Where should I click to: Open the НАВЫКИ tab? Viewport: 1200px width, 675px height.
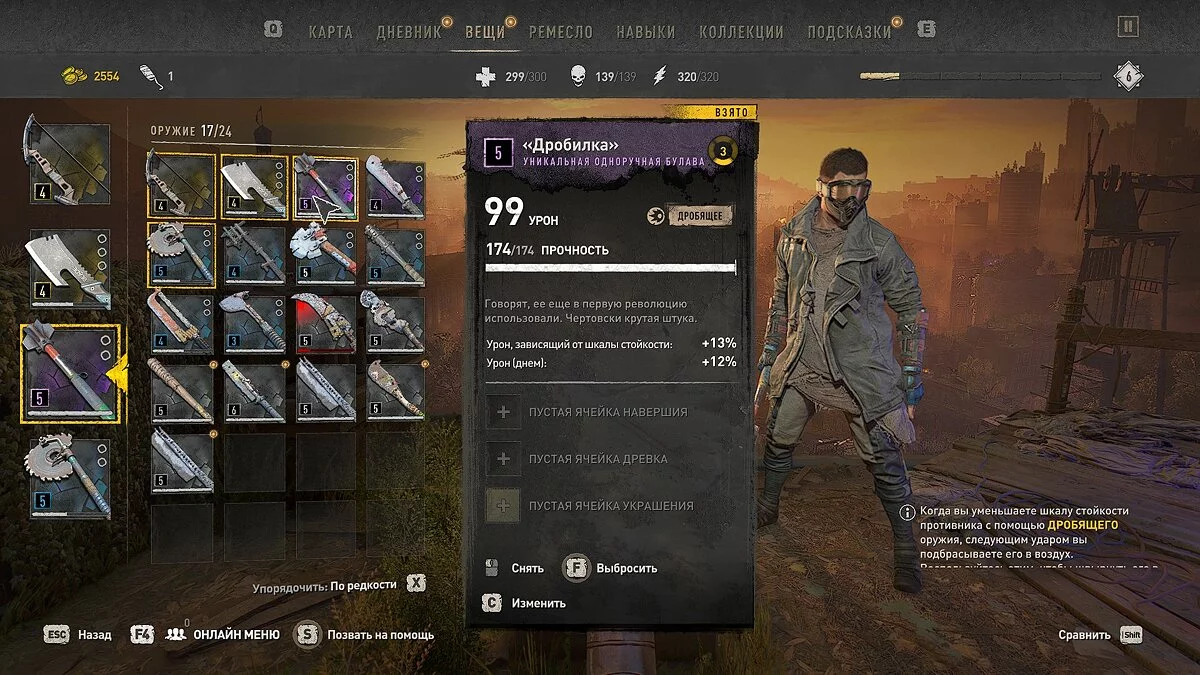(645, 31)
